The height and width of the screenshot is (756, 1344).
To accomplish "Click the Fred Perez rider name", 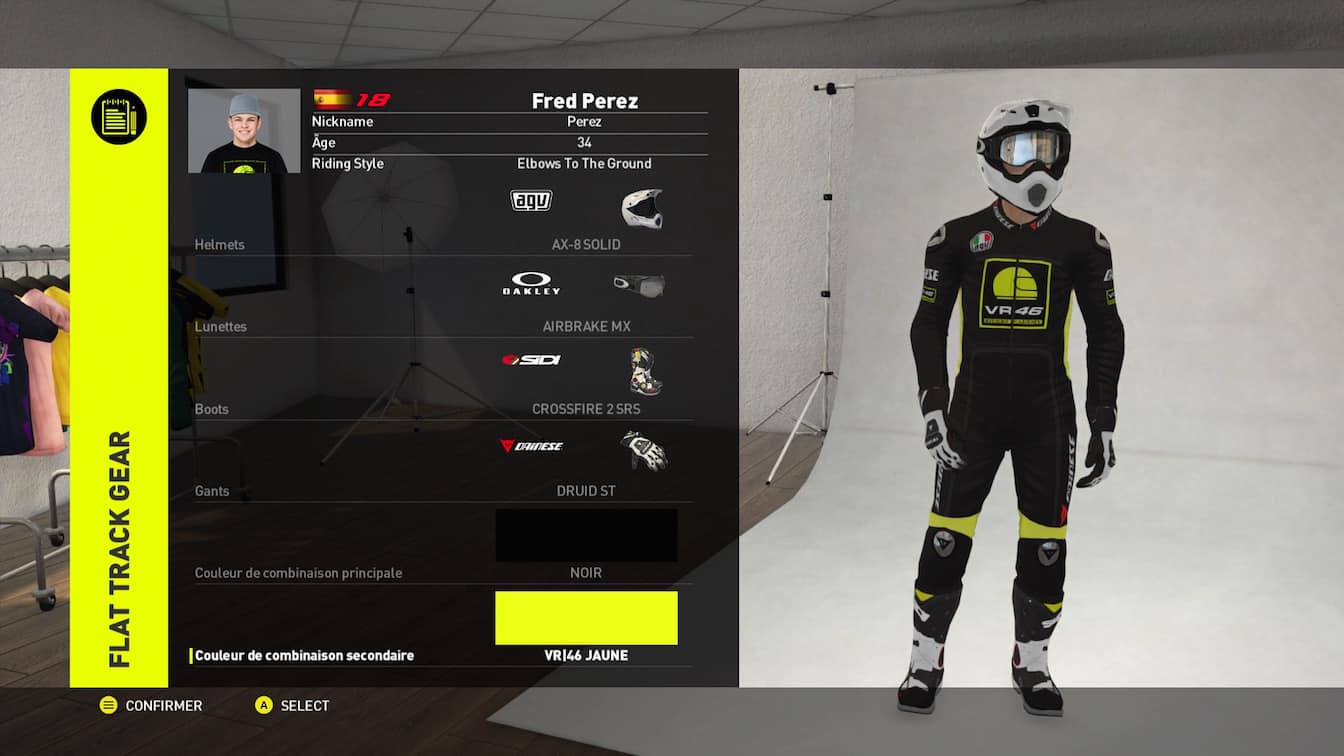I will 584,100.
